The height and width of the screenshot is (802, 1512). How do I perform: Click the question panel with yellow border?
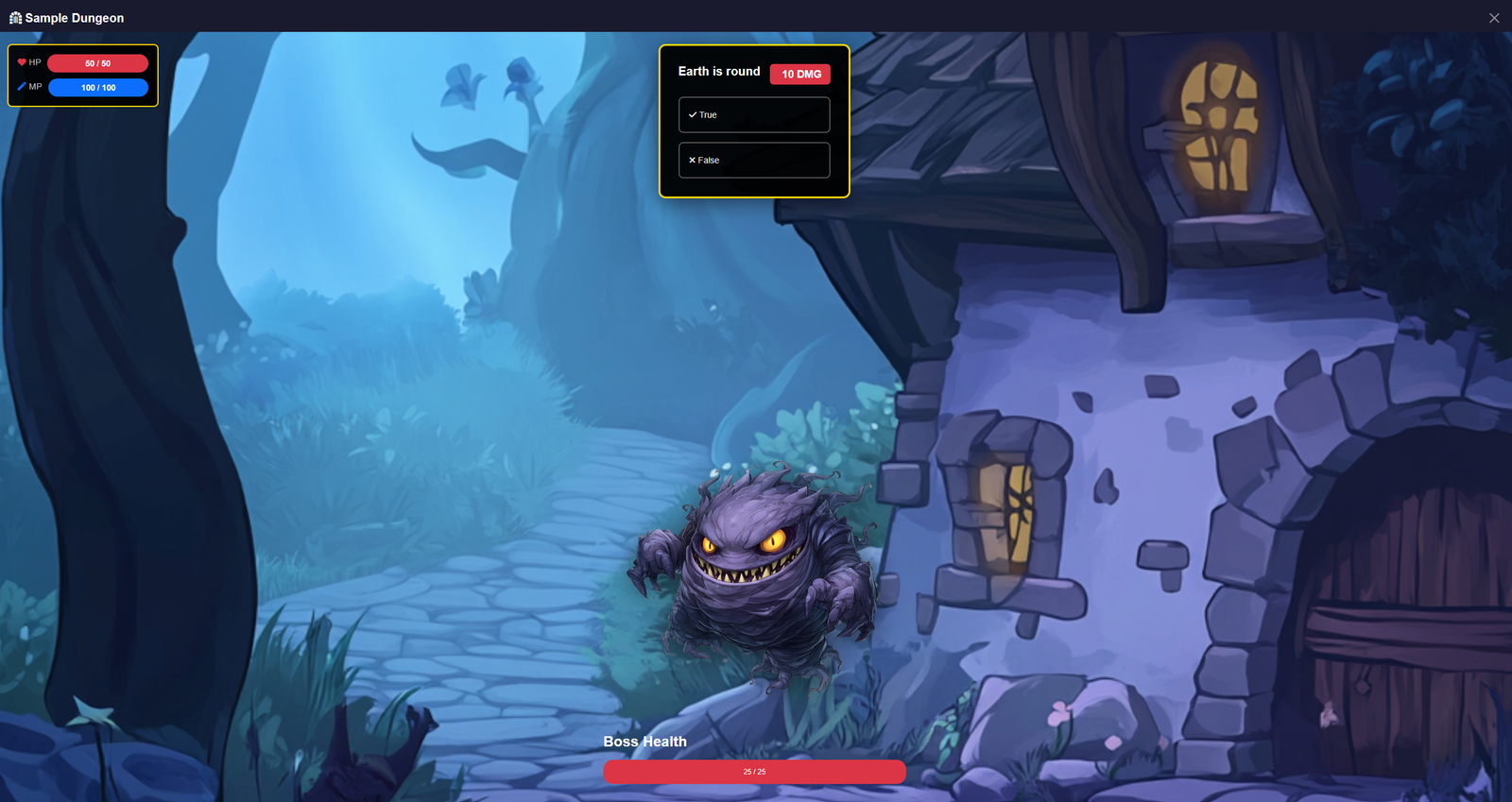pos(754,121)
